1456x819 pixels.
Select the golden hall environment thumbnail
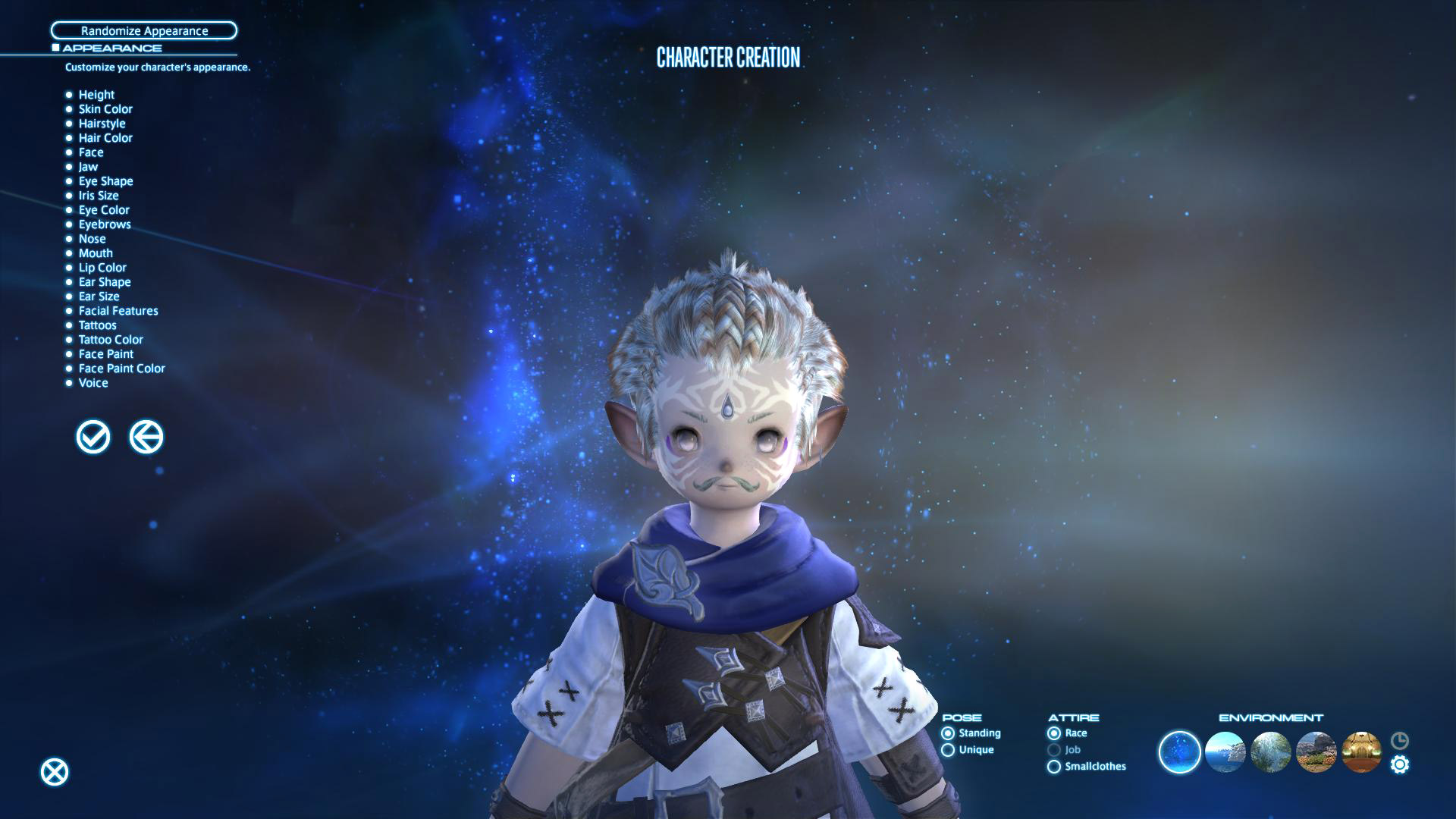pyautogui.click(x=1361, y=752)
